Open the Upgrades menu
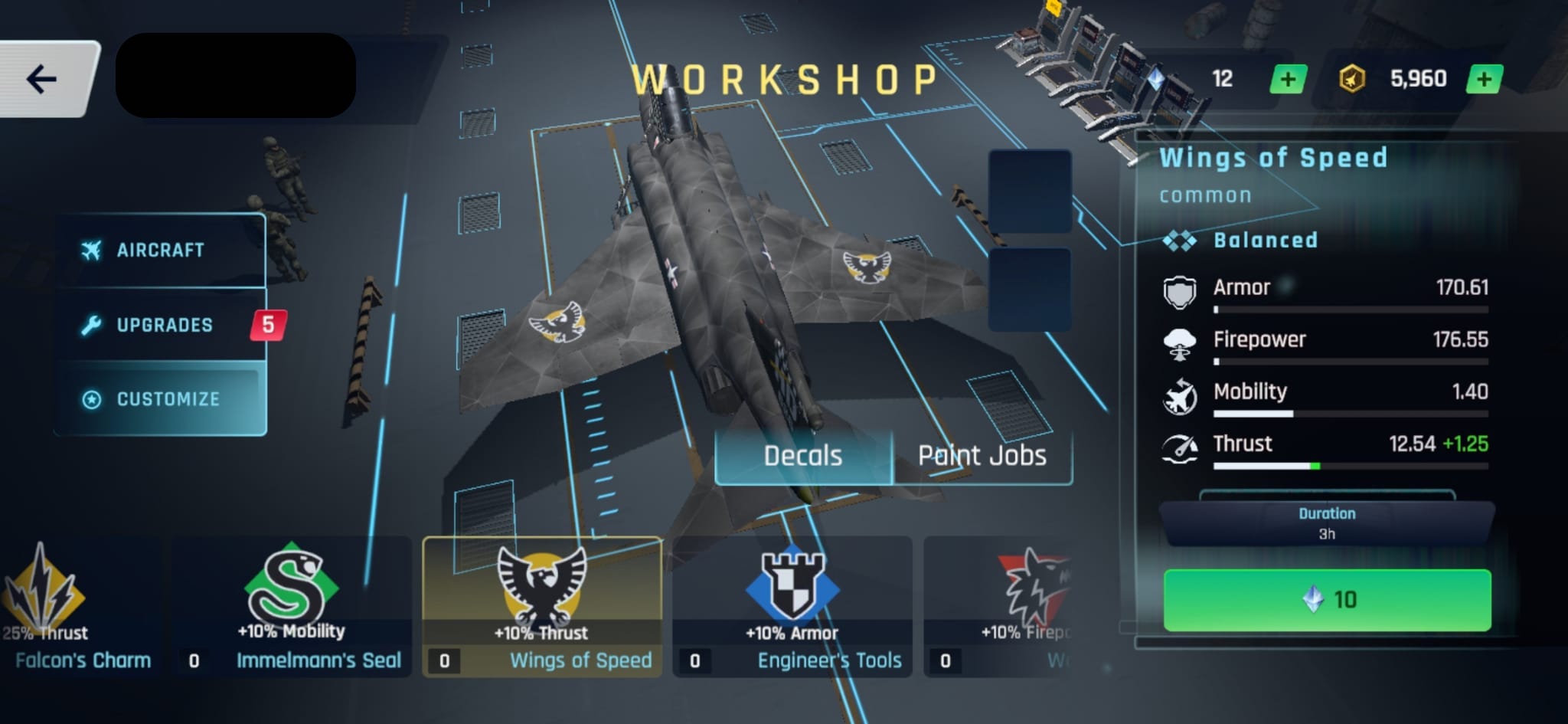The image size is (1568, 724). click(163, 325)
